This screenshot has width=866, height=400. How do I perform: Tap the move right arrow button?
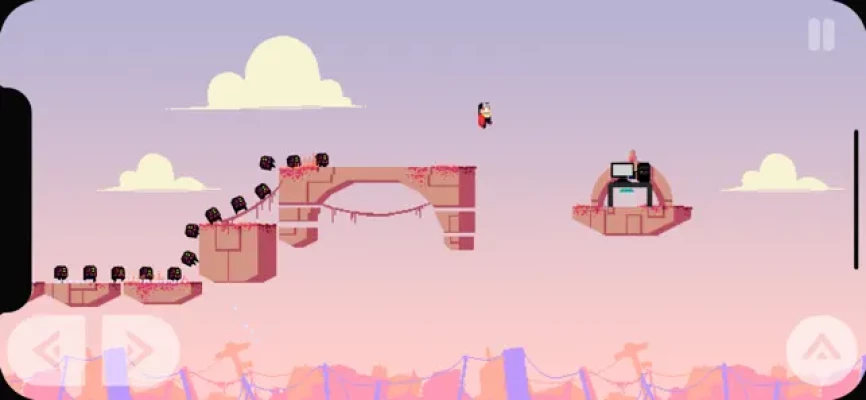(x=137, y=350)
